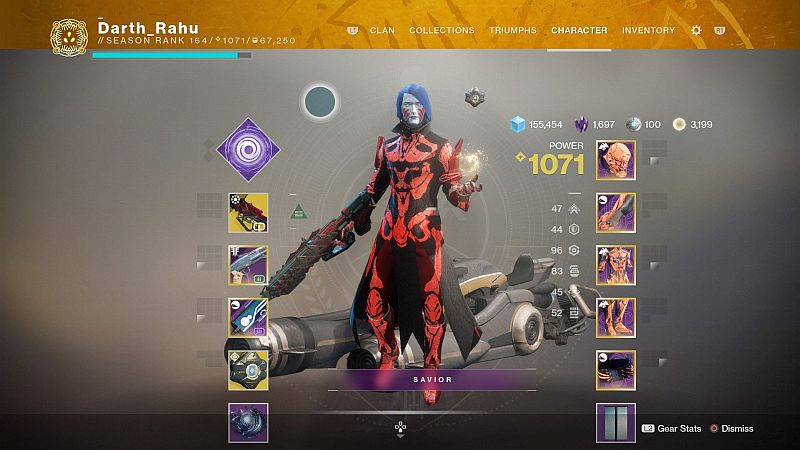The height and width of the screenshot is (450, 800).
Task: Select the equipped helmet slot
Action: (x=616, y=160)
